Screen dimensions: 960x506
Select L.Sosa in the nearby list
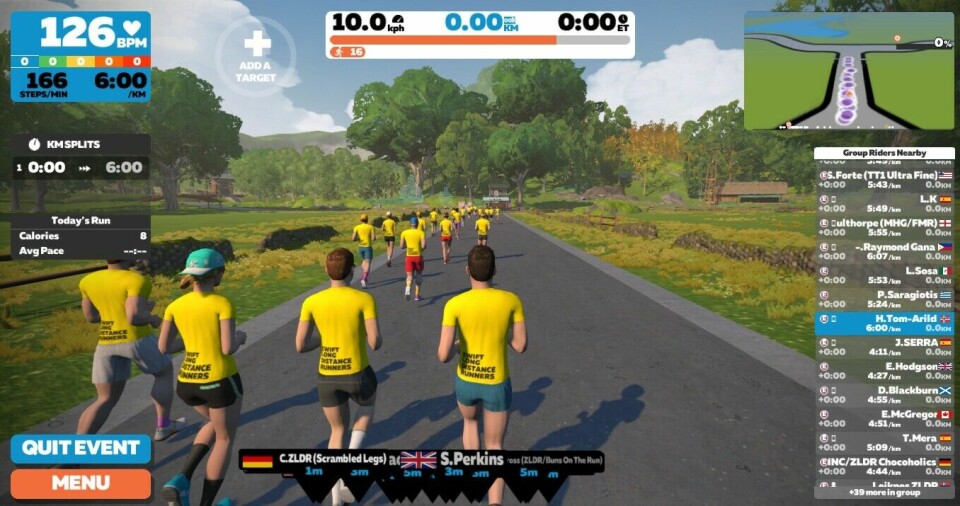(x=884, y=275)
